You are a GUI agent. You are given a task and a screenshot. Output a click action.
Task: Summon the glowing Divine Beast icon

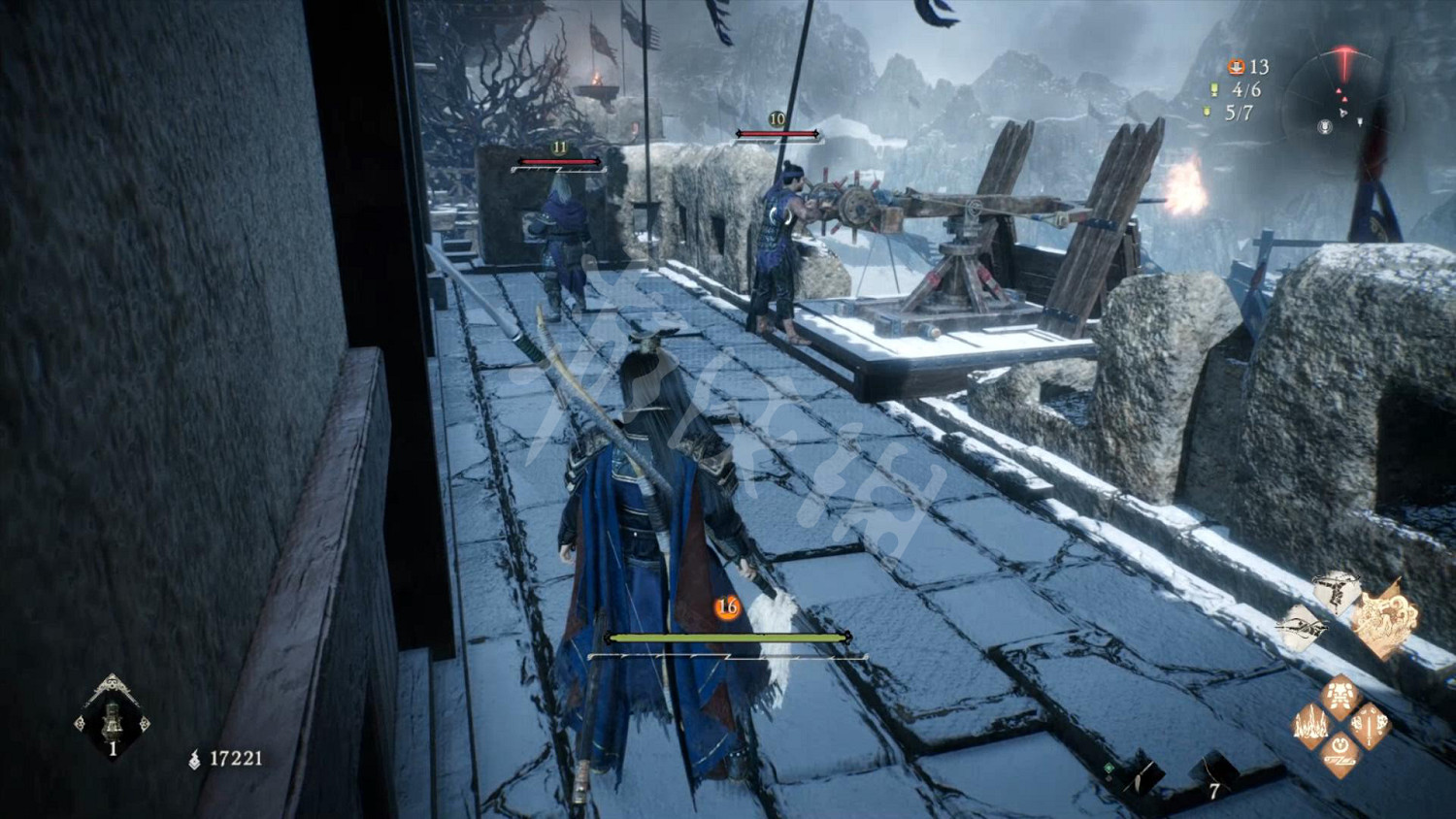pos(1385,619)
